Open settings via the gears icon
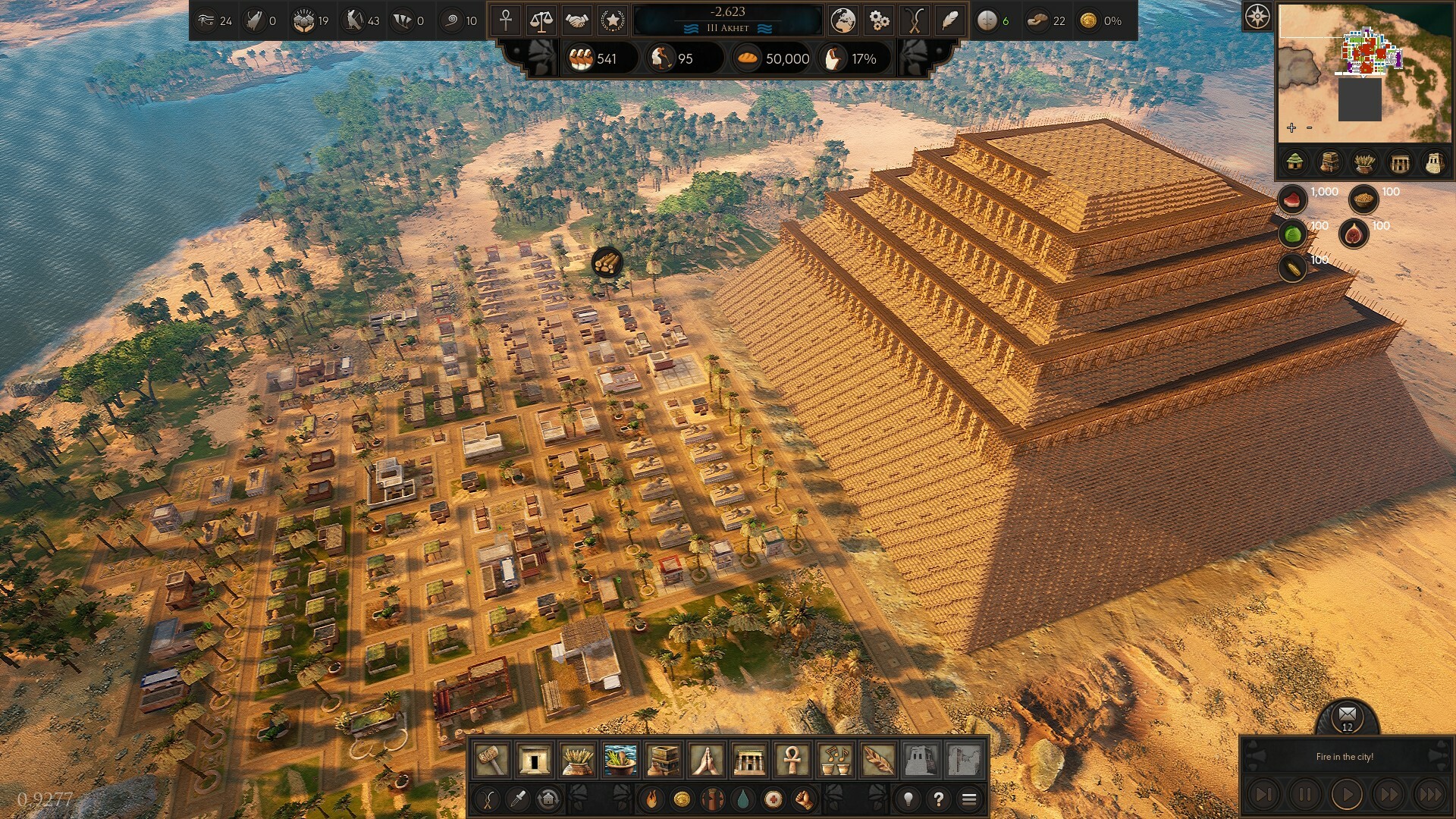This screenshot has width=1456, height=819. tap(878, 21)
